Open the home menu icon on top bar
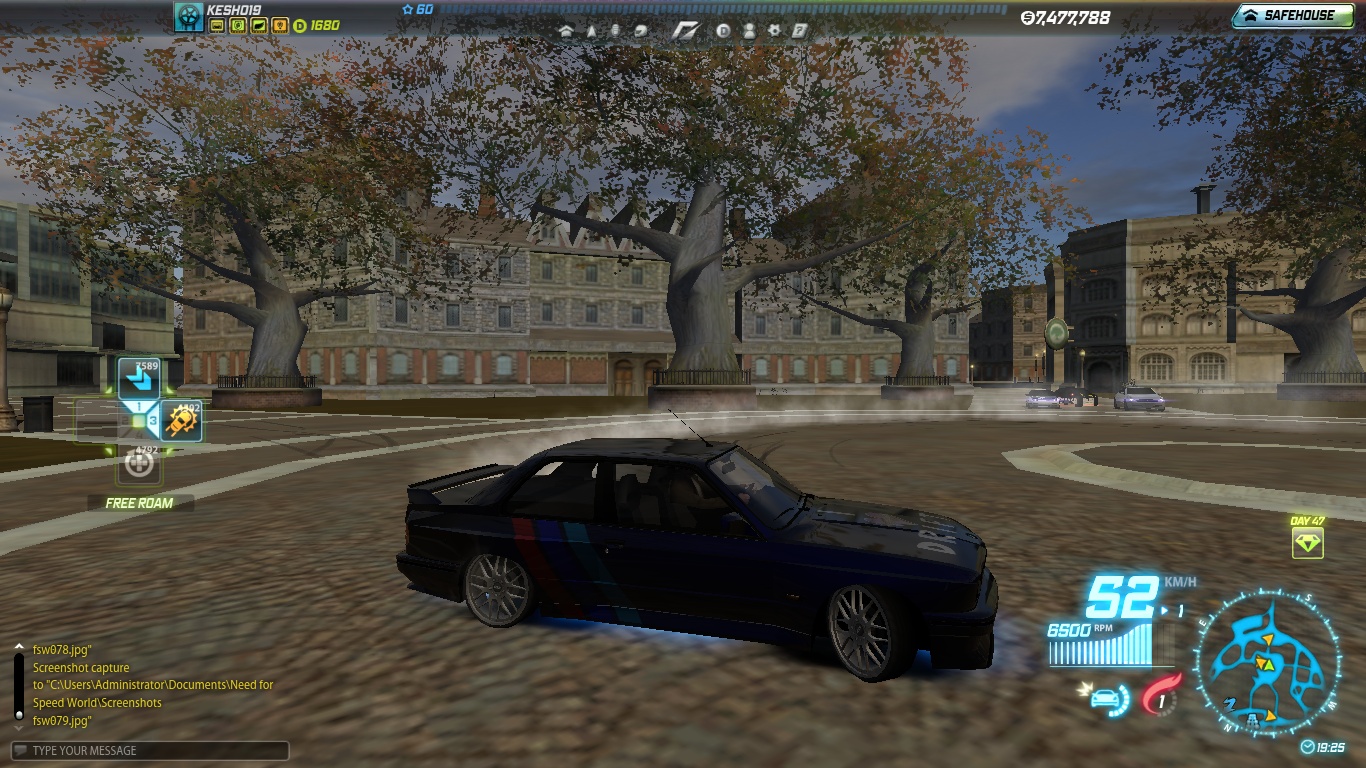 567,30
